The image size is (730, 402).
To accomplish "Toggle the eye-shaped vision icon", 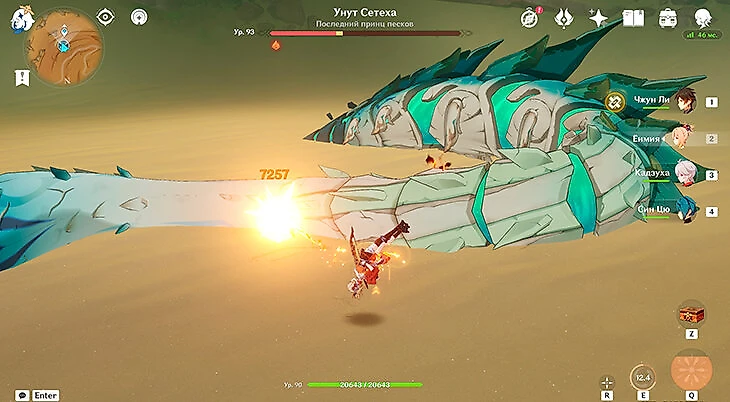I will click(106, 17).
